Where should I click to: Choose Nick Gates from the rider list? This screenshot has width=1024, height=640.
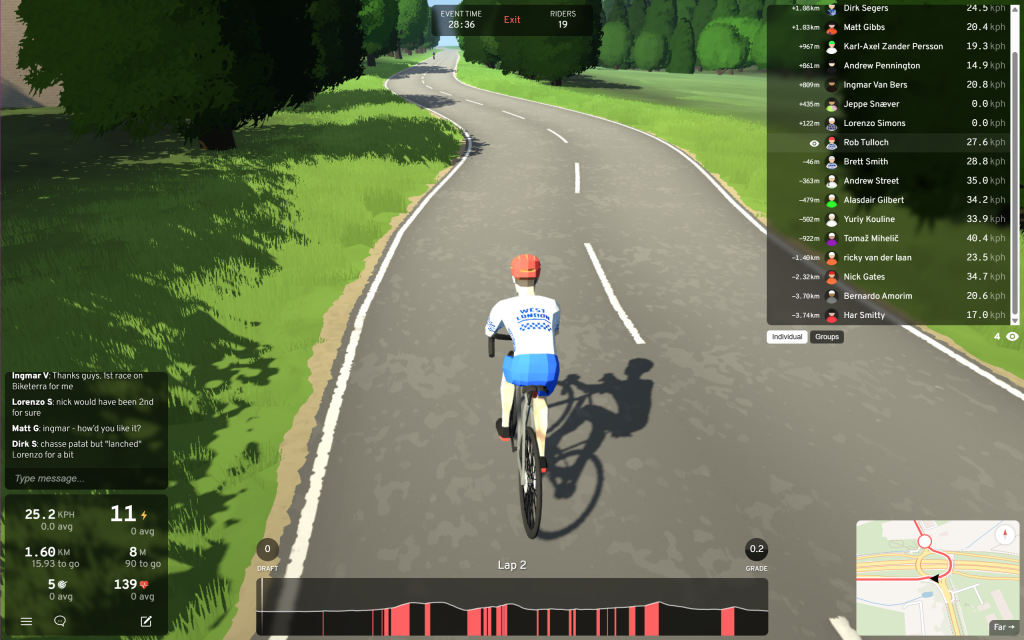tap(864, 276)
